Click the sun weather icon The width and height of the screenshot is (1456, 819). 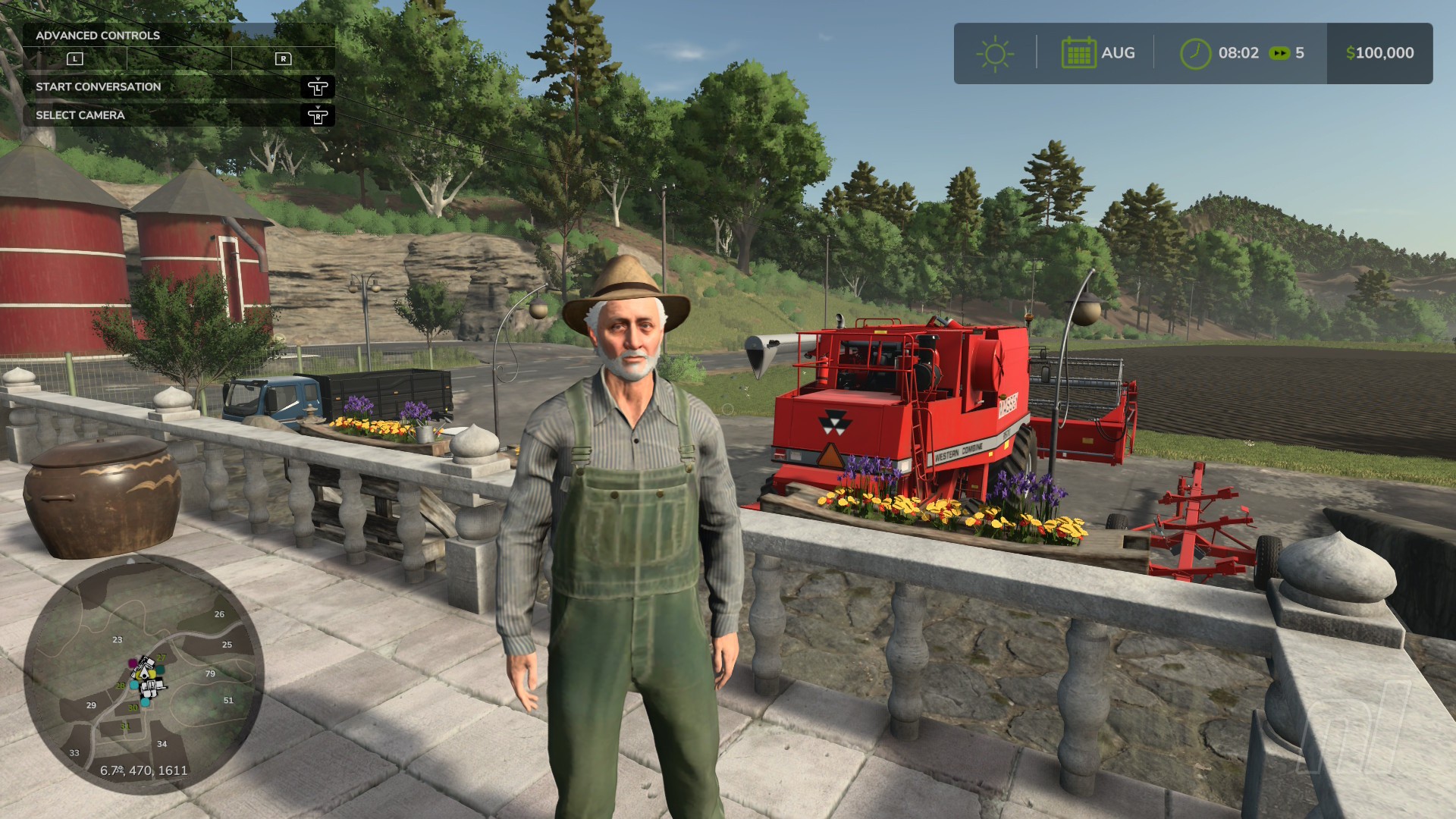(995, 54)
